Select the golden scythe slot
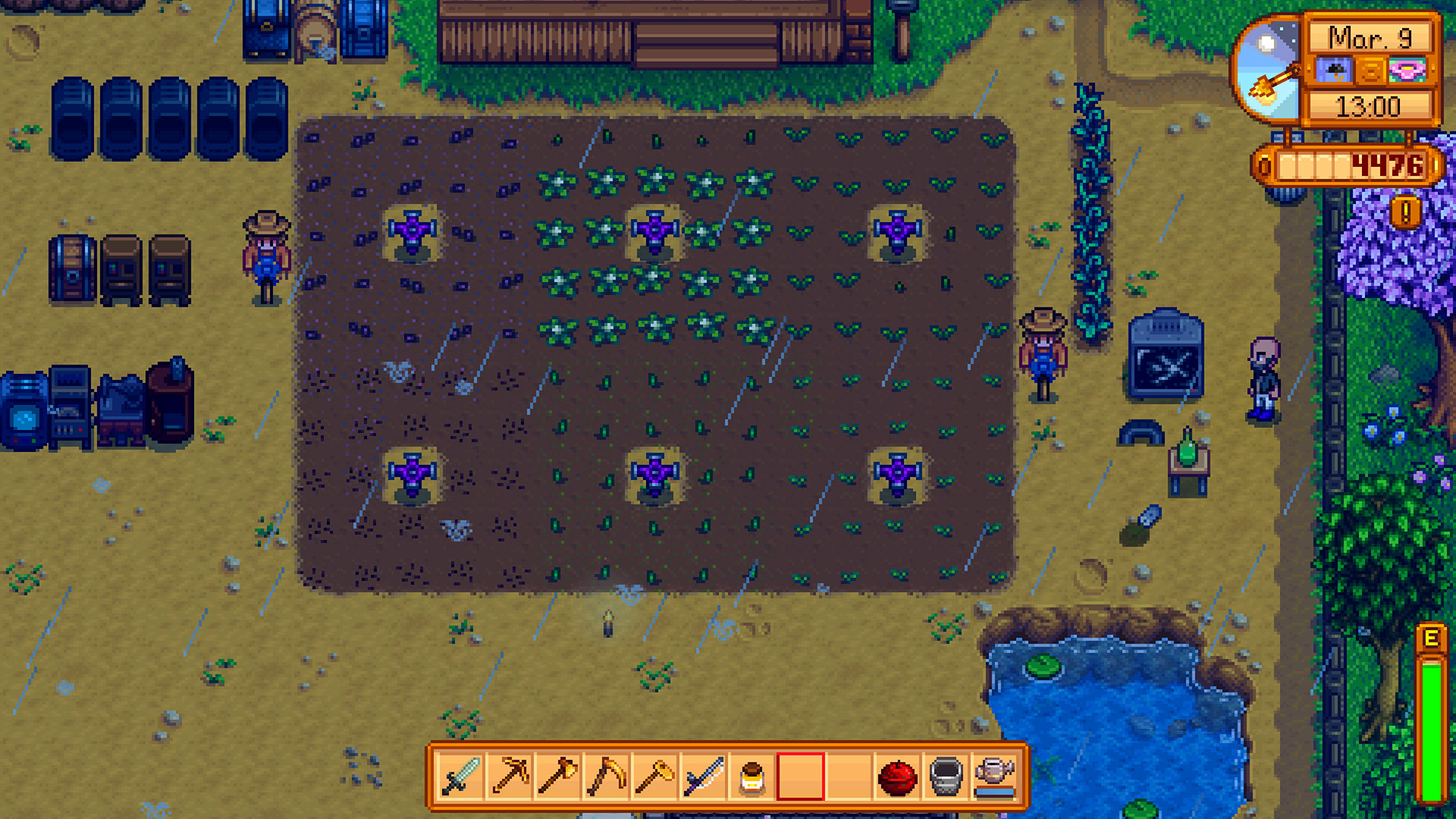Screen dimensions: 1456x819 click(x=606, y=777)
